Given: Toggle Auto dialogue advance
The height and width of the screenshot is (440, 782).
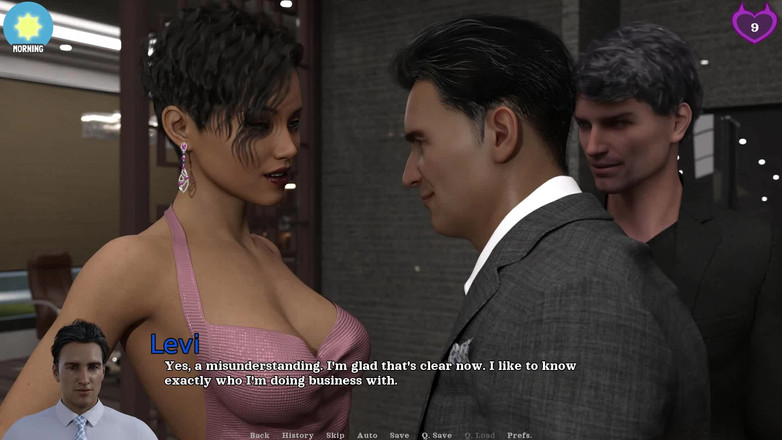Looking at the screenshot, I should click(x=367, y=435).
